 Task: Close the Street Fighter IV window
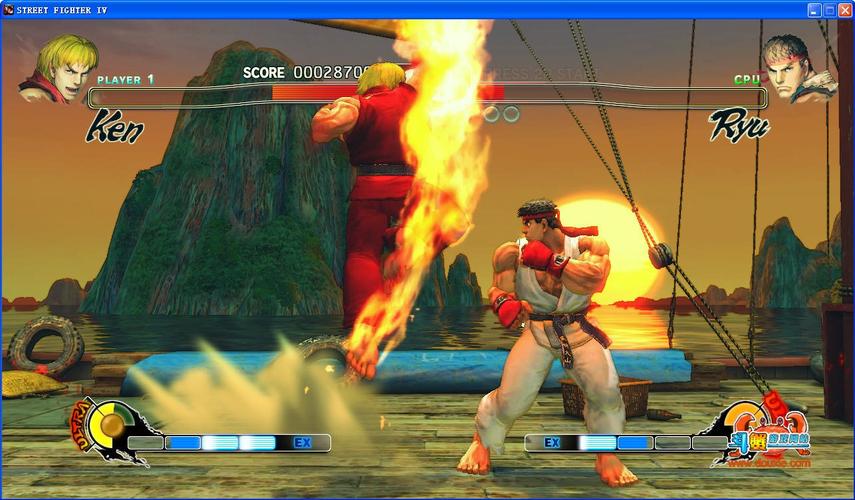pyautogui.click(x=844, y=9)
